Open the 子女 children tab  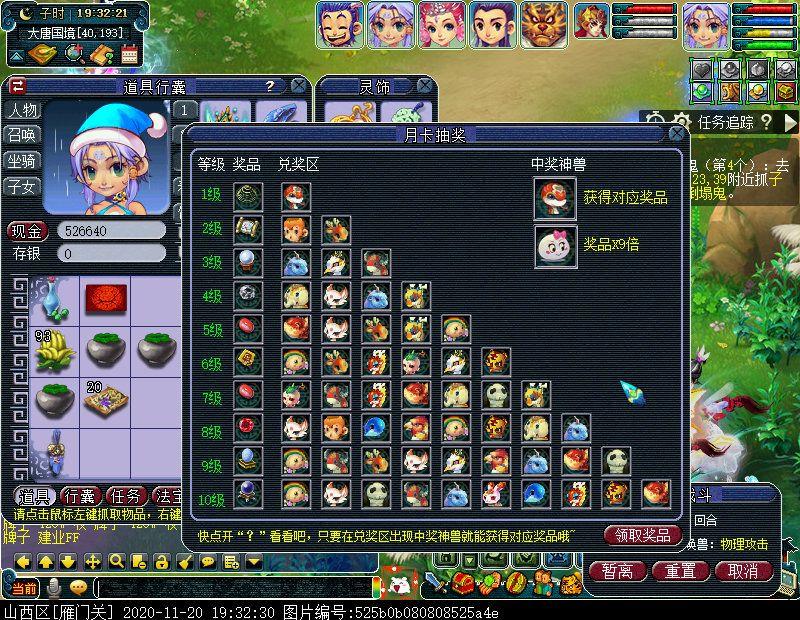pyautogui.click(x=22, y=186)
